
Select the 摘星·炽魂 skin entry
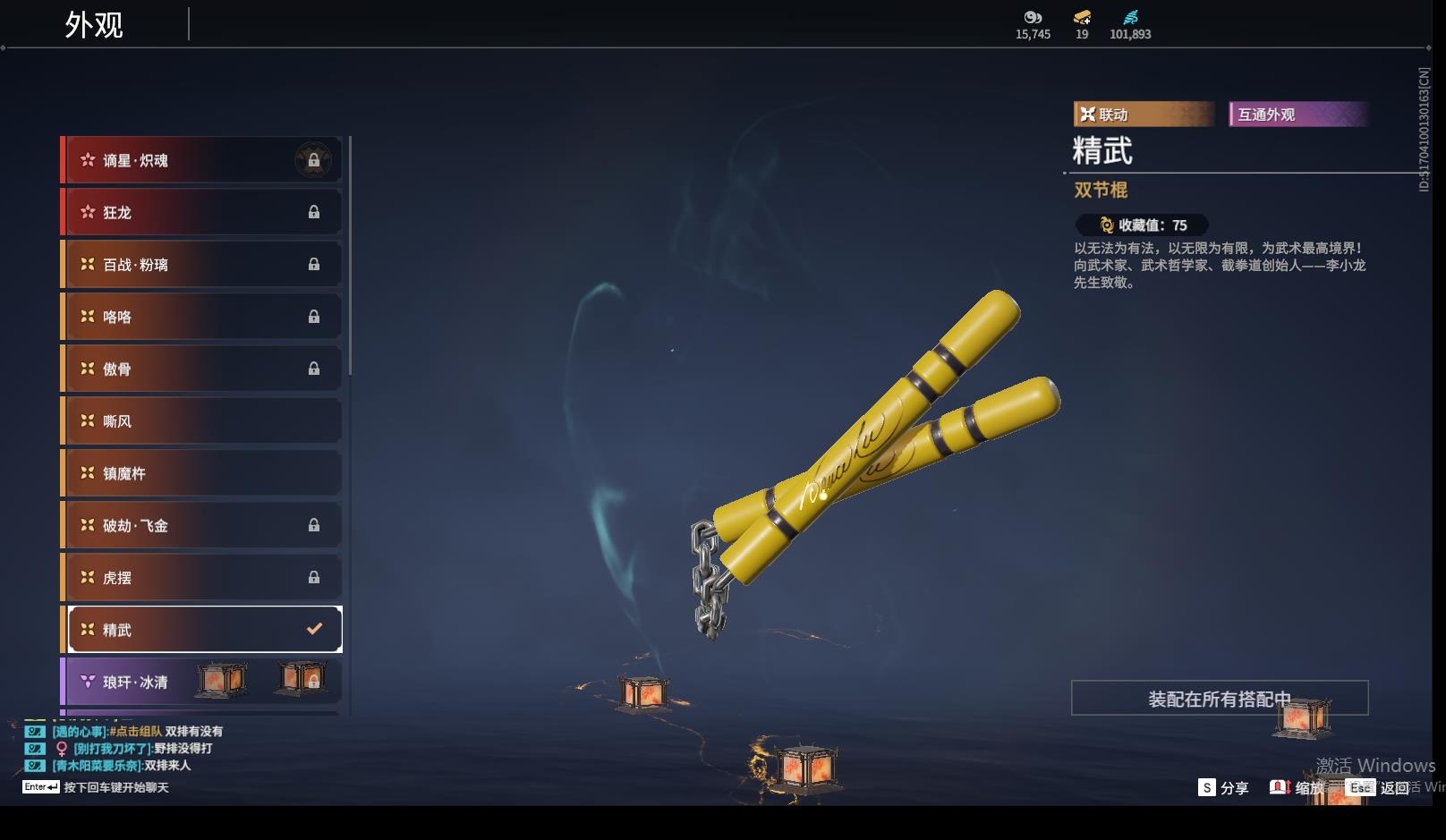point(202,160)
